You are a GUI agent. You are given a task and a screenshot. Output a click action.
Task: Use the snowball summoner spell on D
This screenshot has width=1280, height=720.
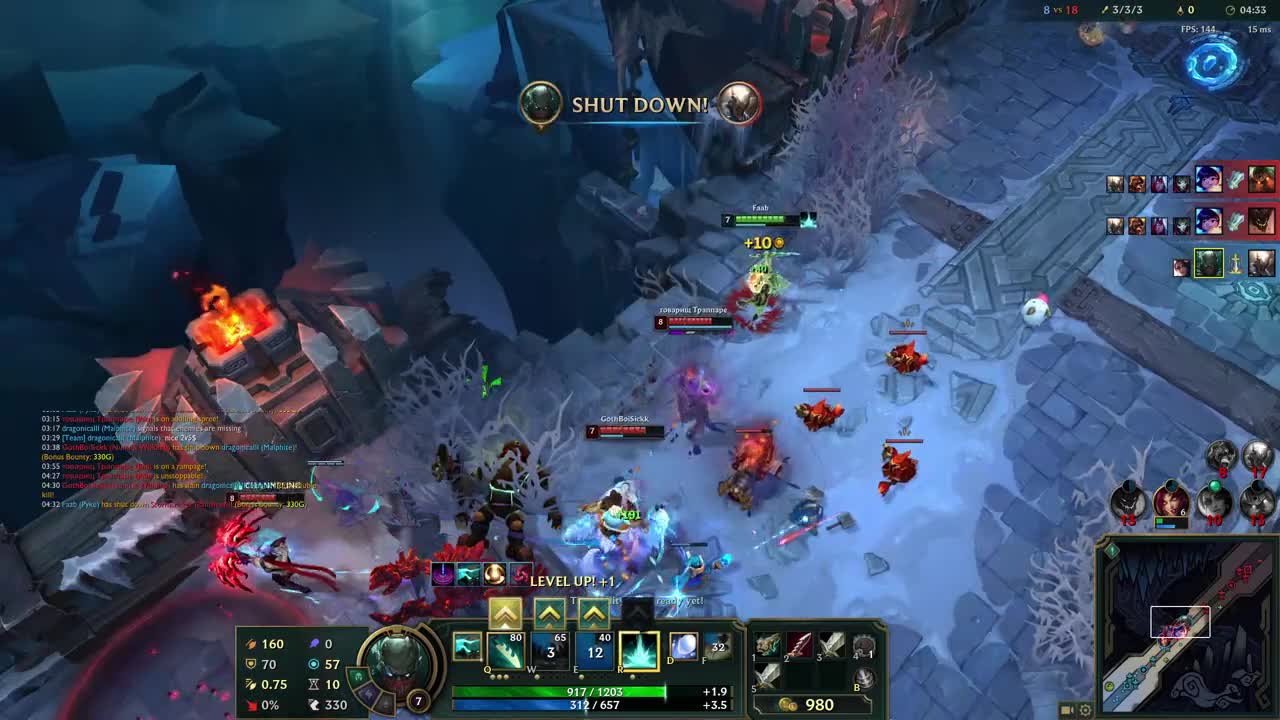tap(683, 647)
